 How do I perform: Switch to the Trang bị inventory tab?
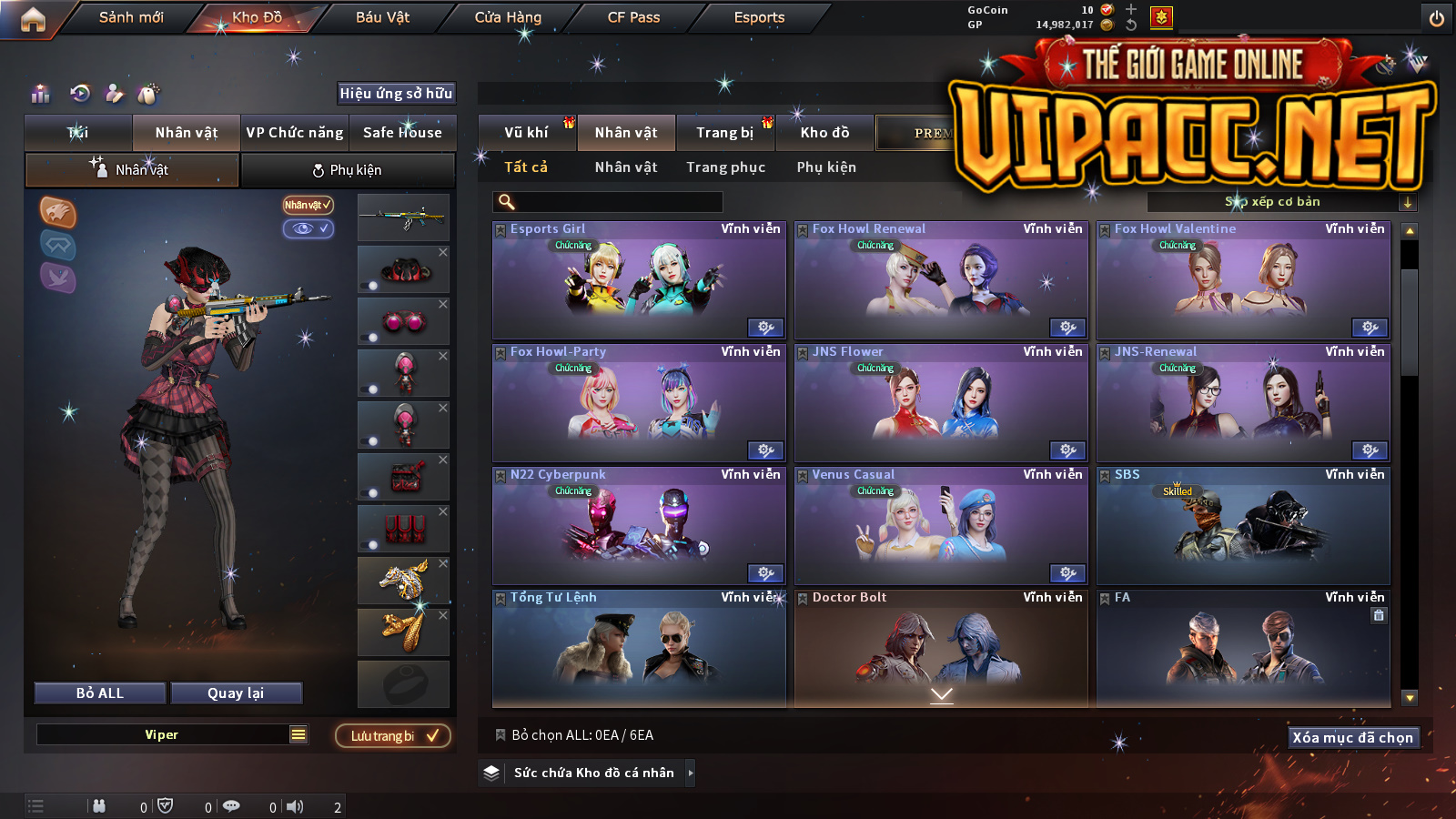[724, 133]
